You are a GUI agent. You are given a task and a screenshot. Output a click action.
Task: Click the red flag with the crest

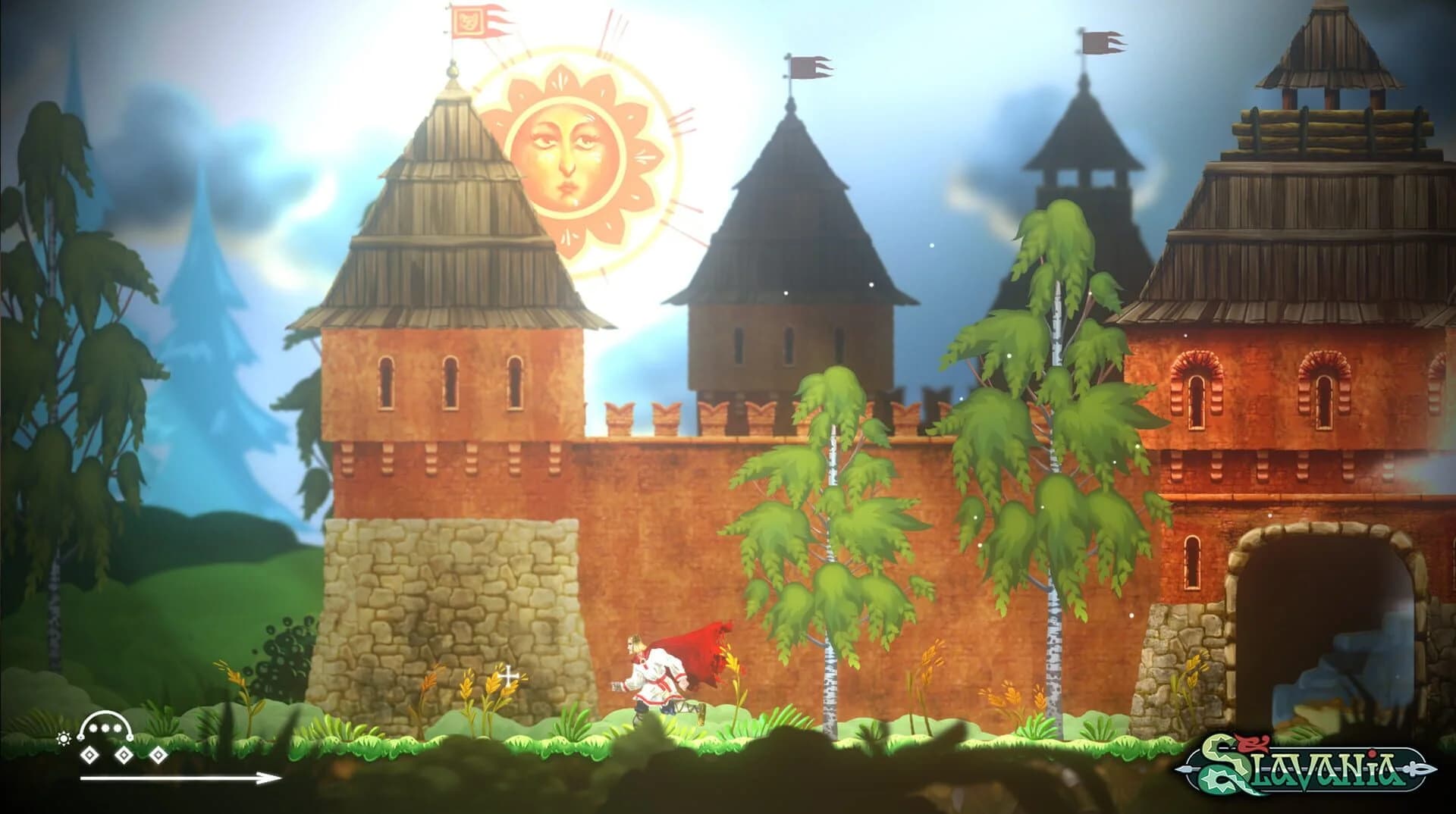[x=470, y=23]
